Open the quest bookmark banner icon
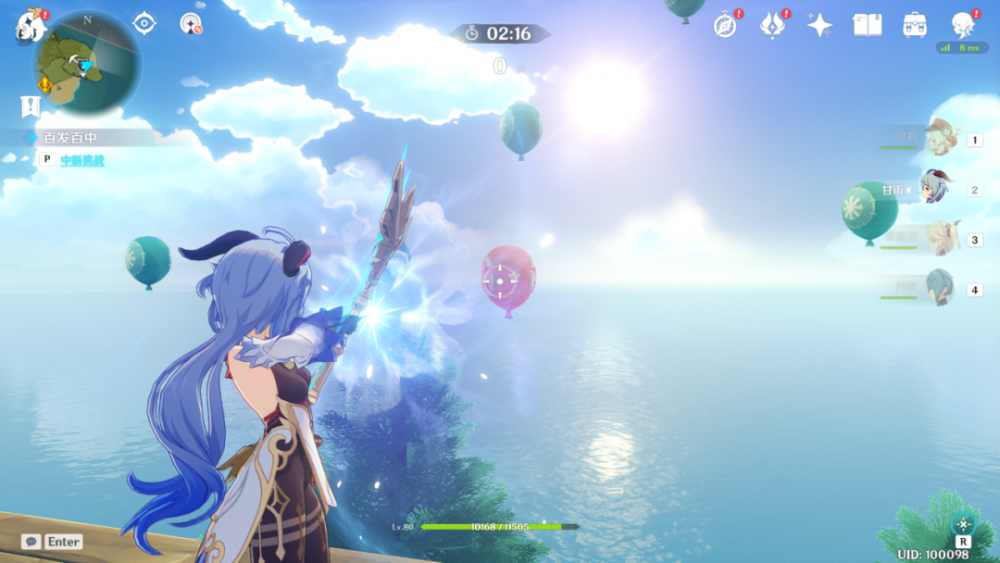 point(30,106)
